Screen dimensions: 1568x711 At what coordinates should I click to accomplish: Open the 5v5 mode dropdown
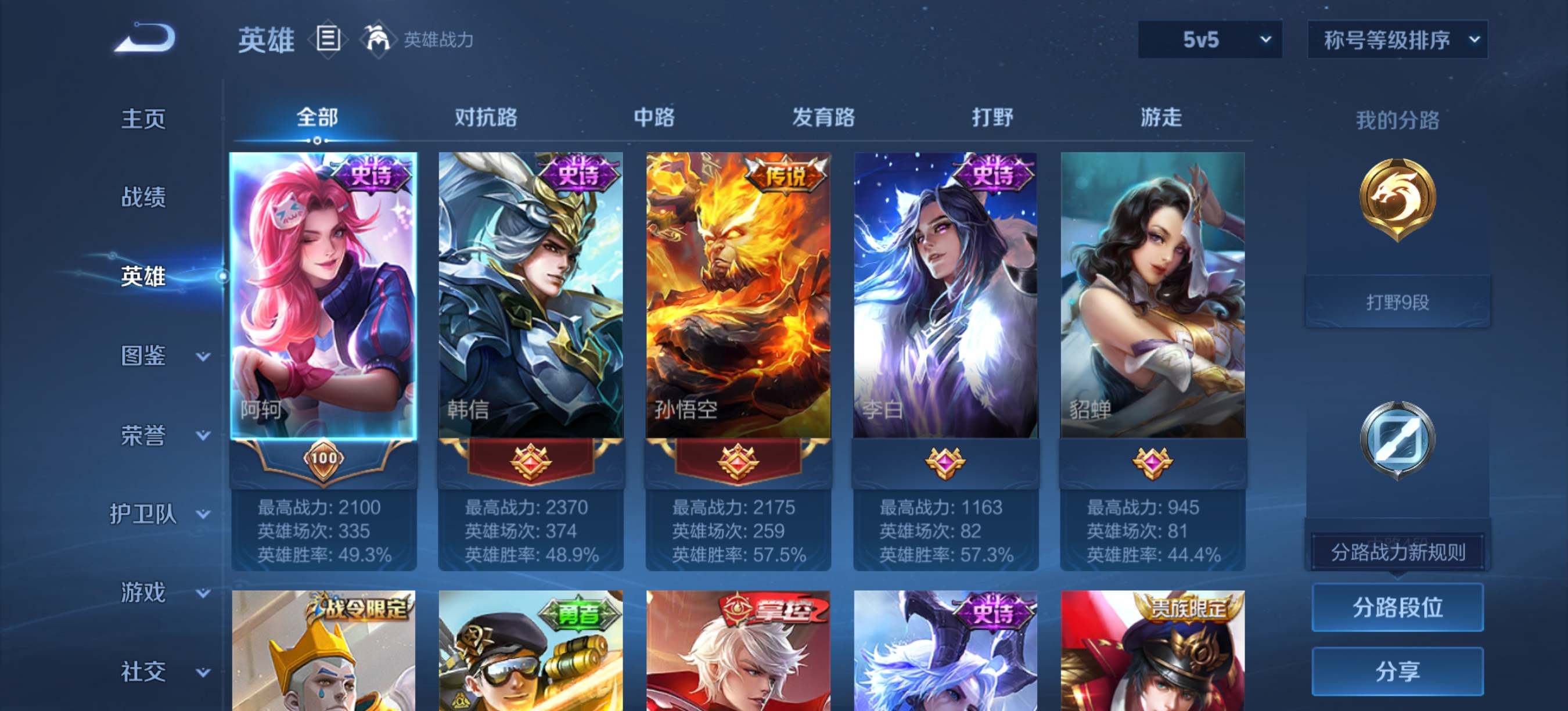[x=1210, y=40]
